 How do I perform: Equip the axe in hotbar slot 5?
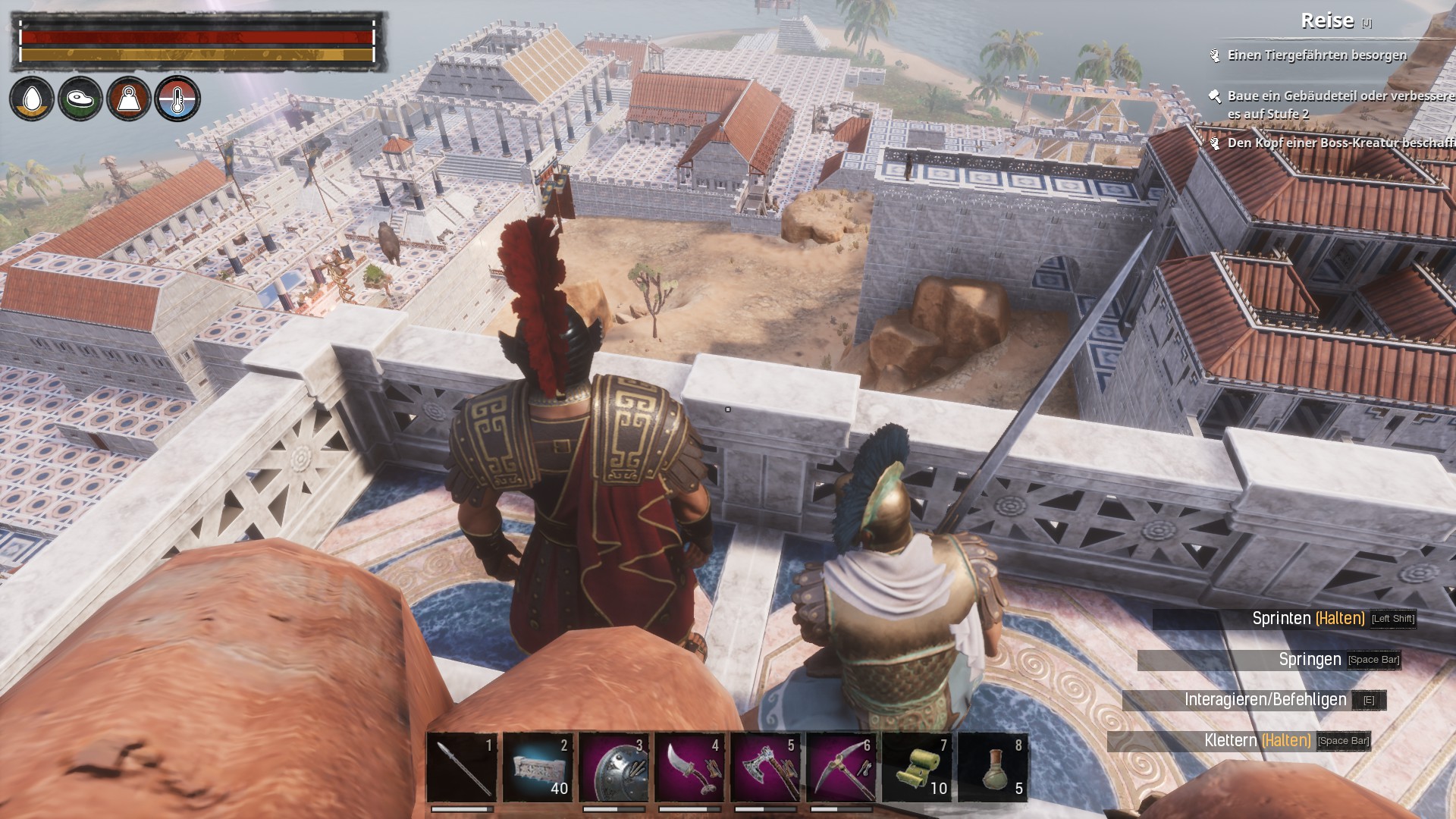(765, 767)
